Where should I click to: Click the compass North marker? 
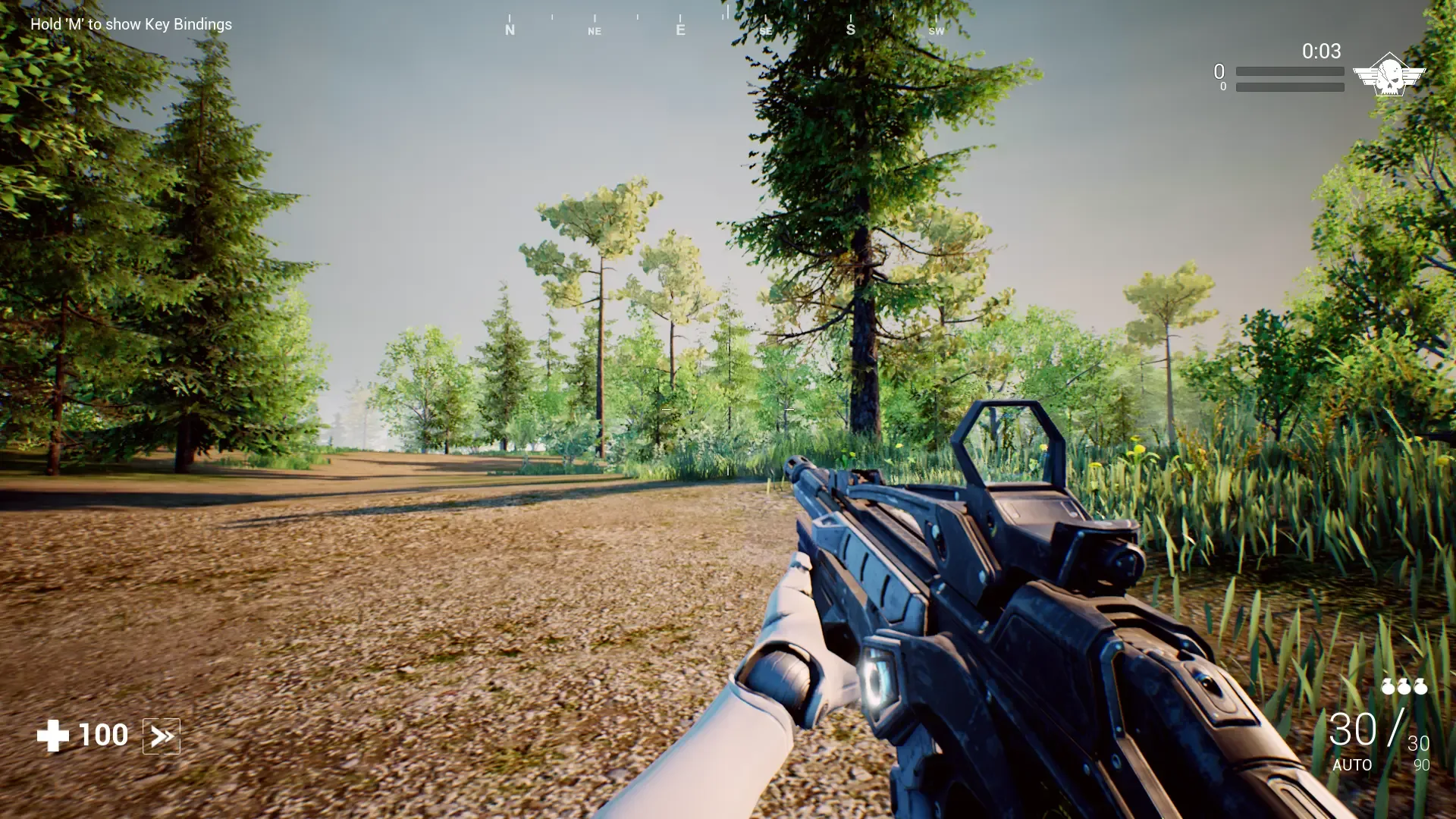point(510,30)
